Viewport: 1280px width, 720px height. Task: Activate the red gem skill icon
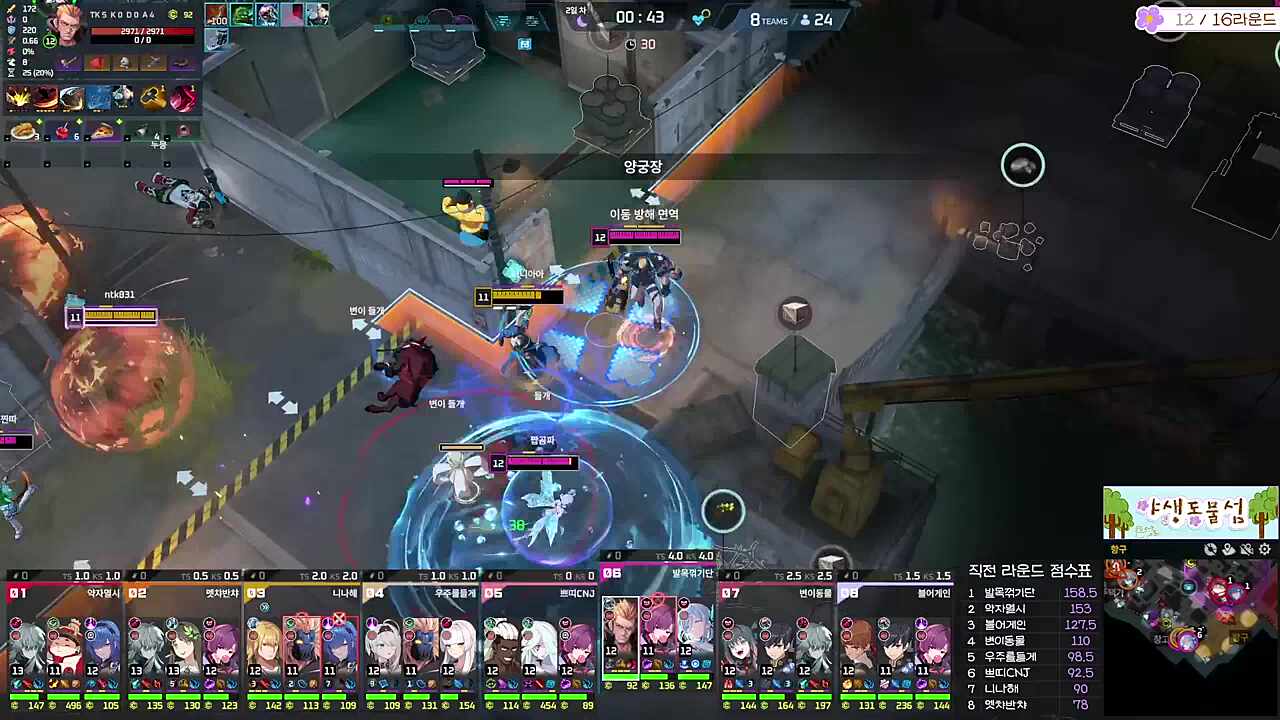183,97
